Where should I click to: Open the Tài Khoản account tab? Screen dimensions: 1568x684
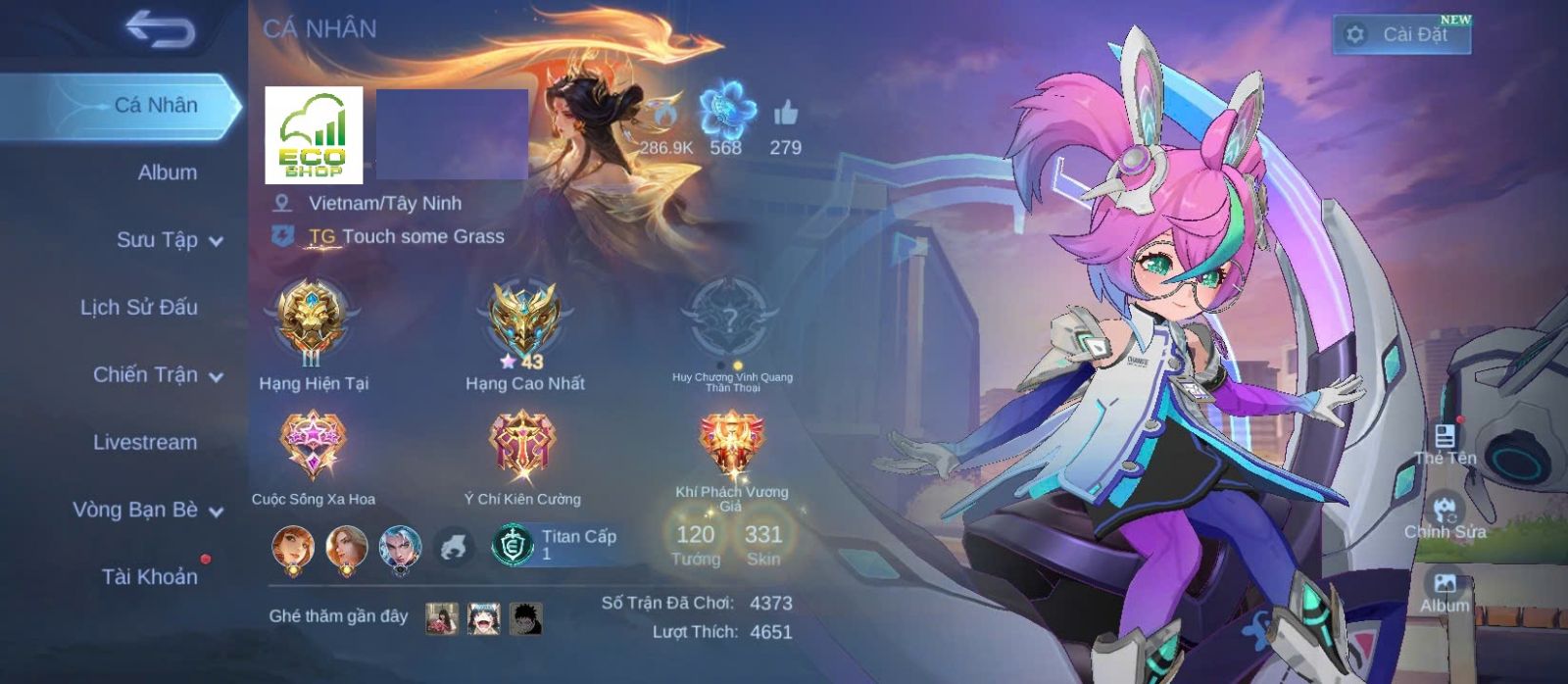pos(150,577)
